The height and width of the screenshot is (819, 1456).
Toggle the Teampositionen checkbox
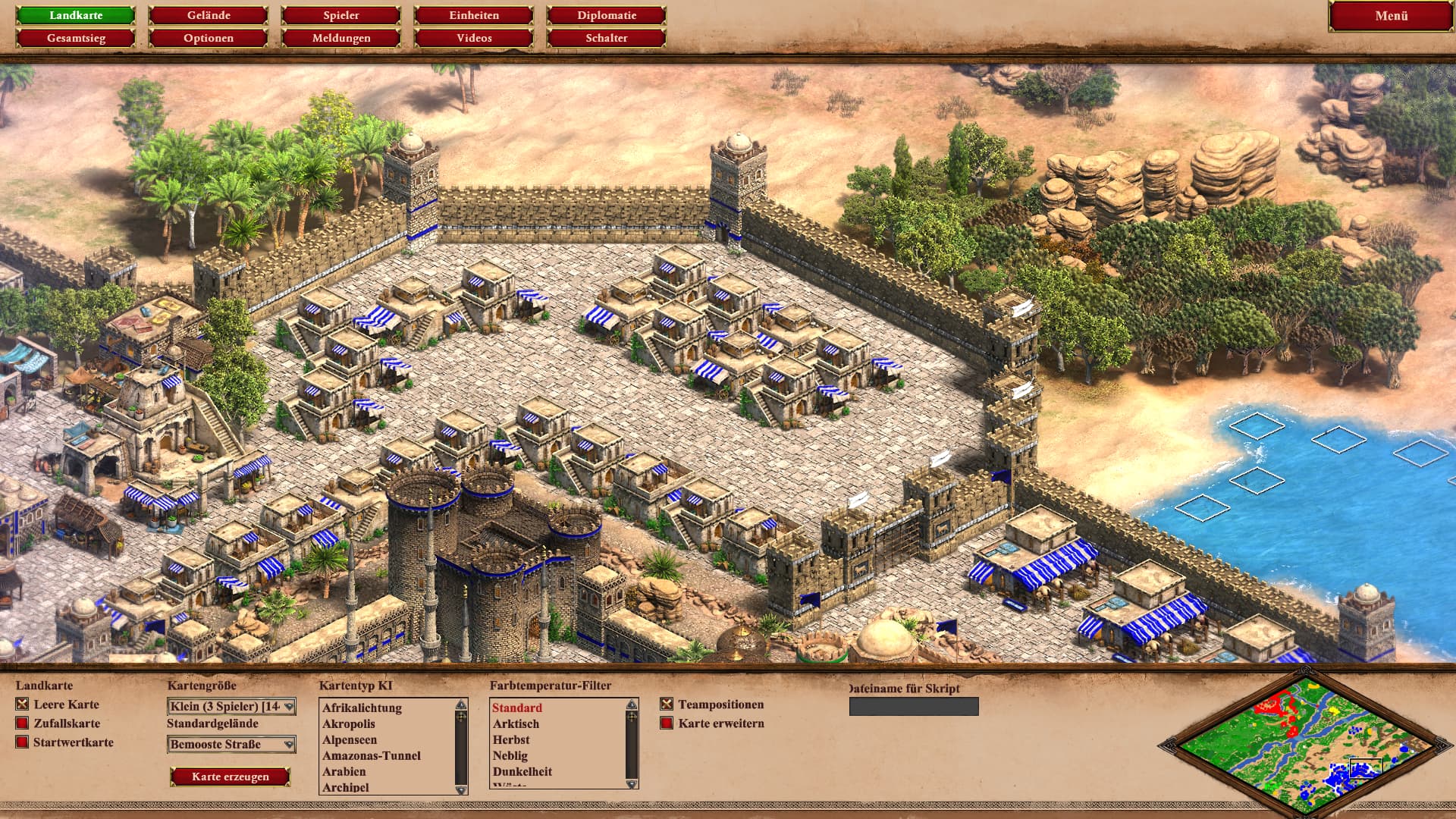[667, 704]
